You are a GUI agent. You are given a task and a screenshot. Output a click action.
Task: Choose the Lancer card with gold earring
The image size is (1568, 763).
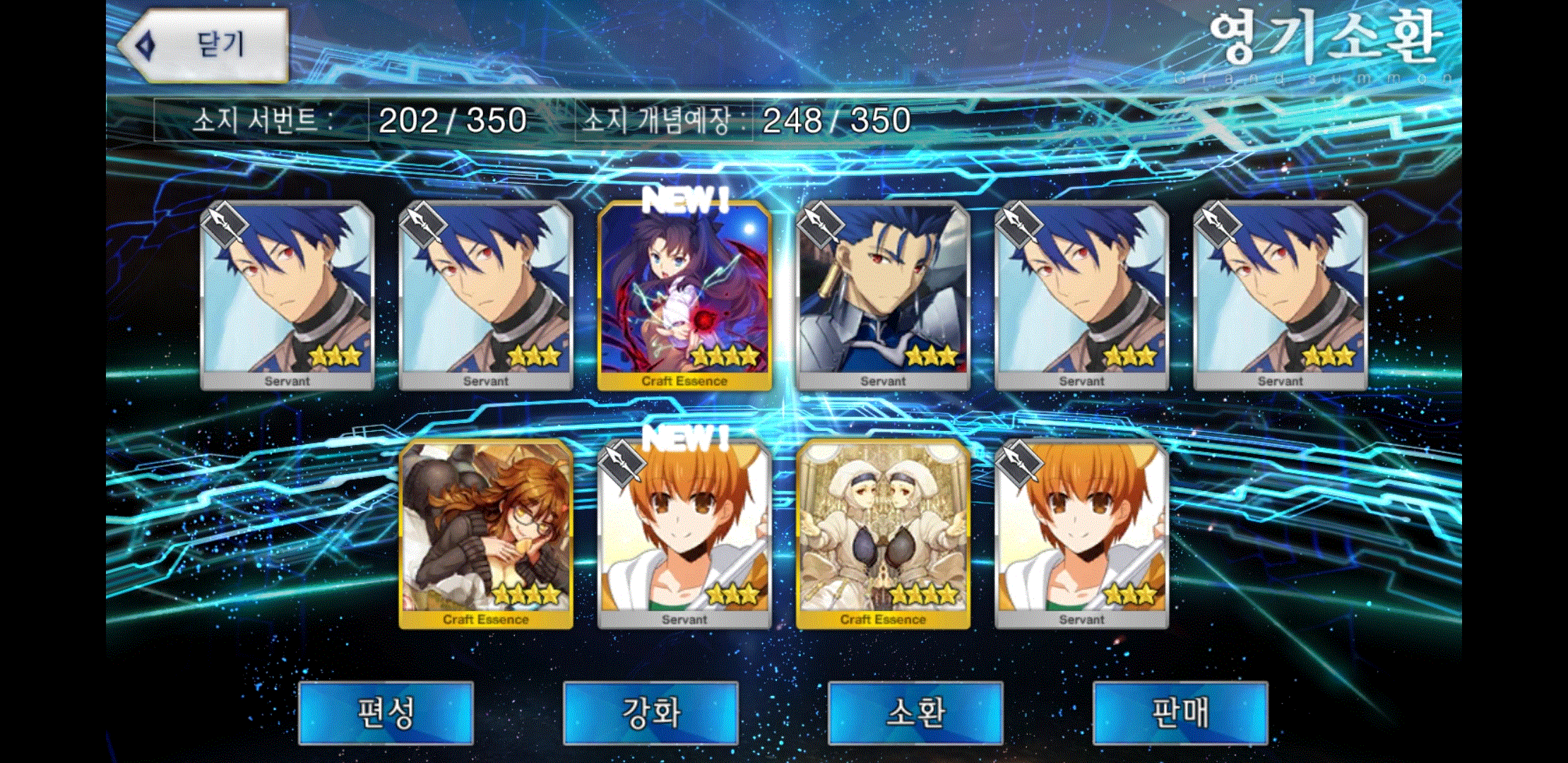pos(883,295)
